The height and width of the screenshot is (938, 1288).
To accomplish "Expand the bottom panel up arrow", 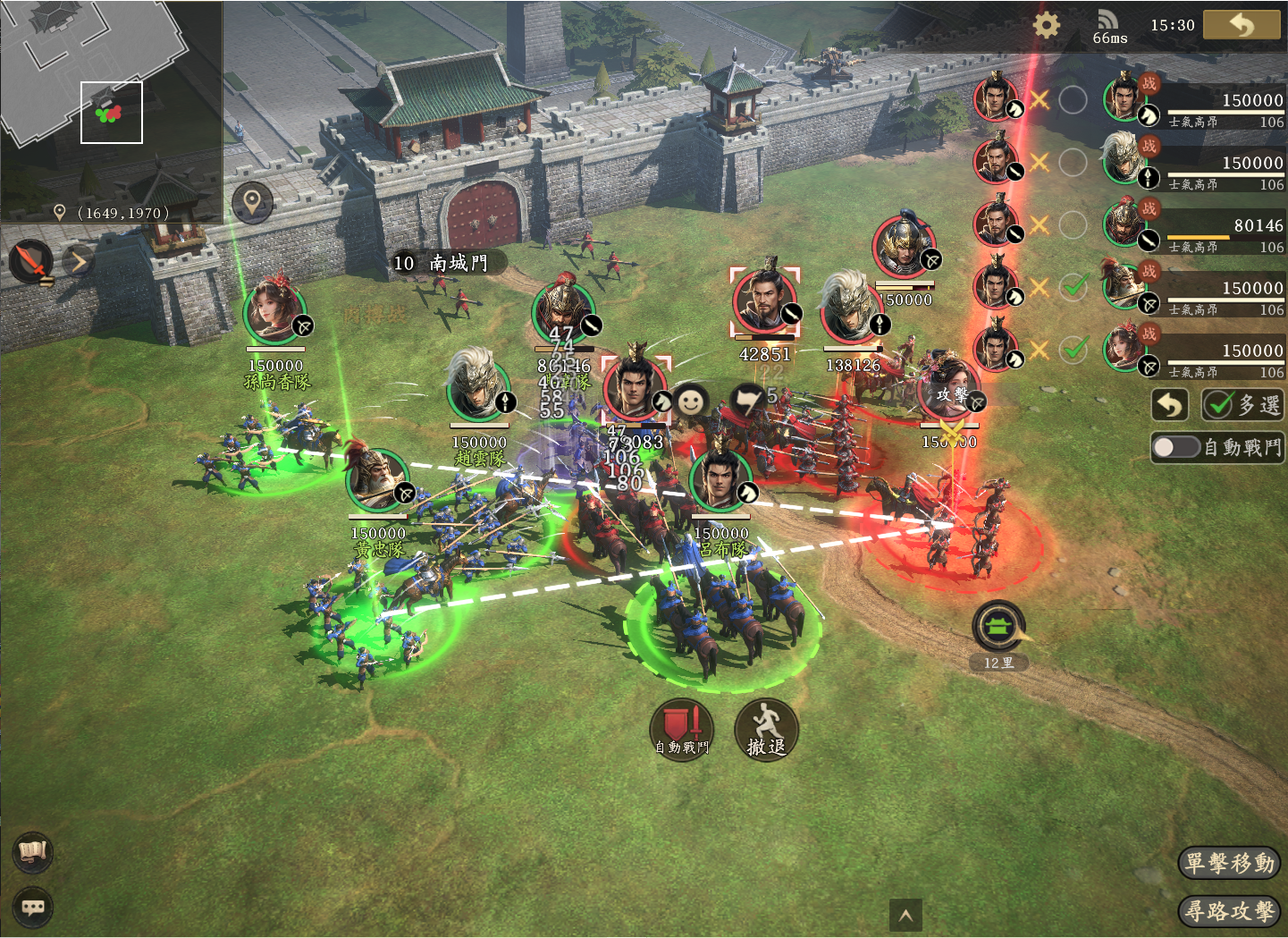I will (905, 915).
